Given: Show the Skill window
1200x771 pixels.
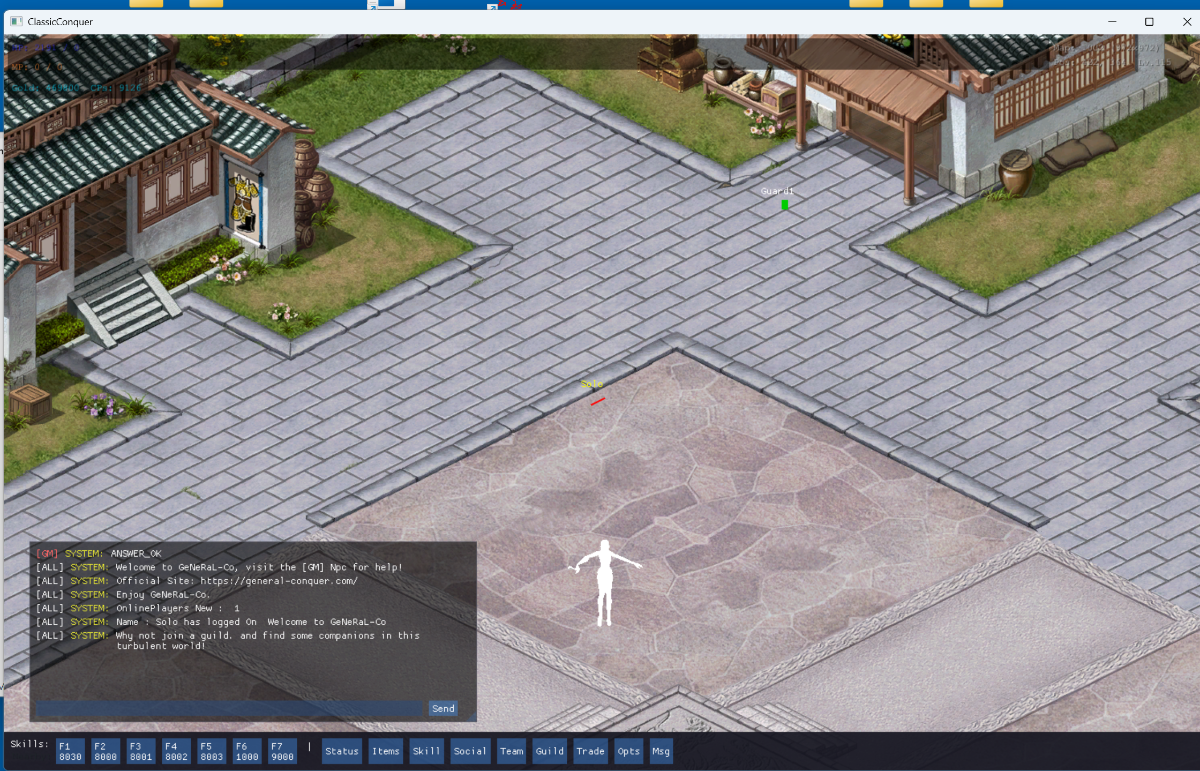Looking at the screenshot, I should (x=426, y=751).
